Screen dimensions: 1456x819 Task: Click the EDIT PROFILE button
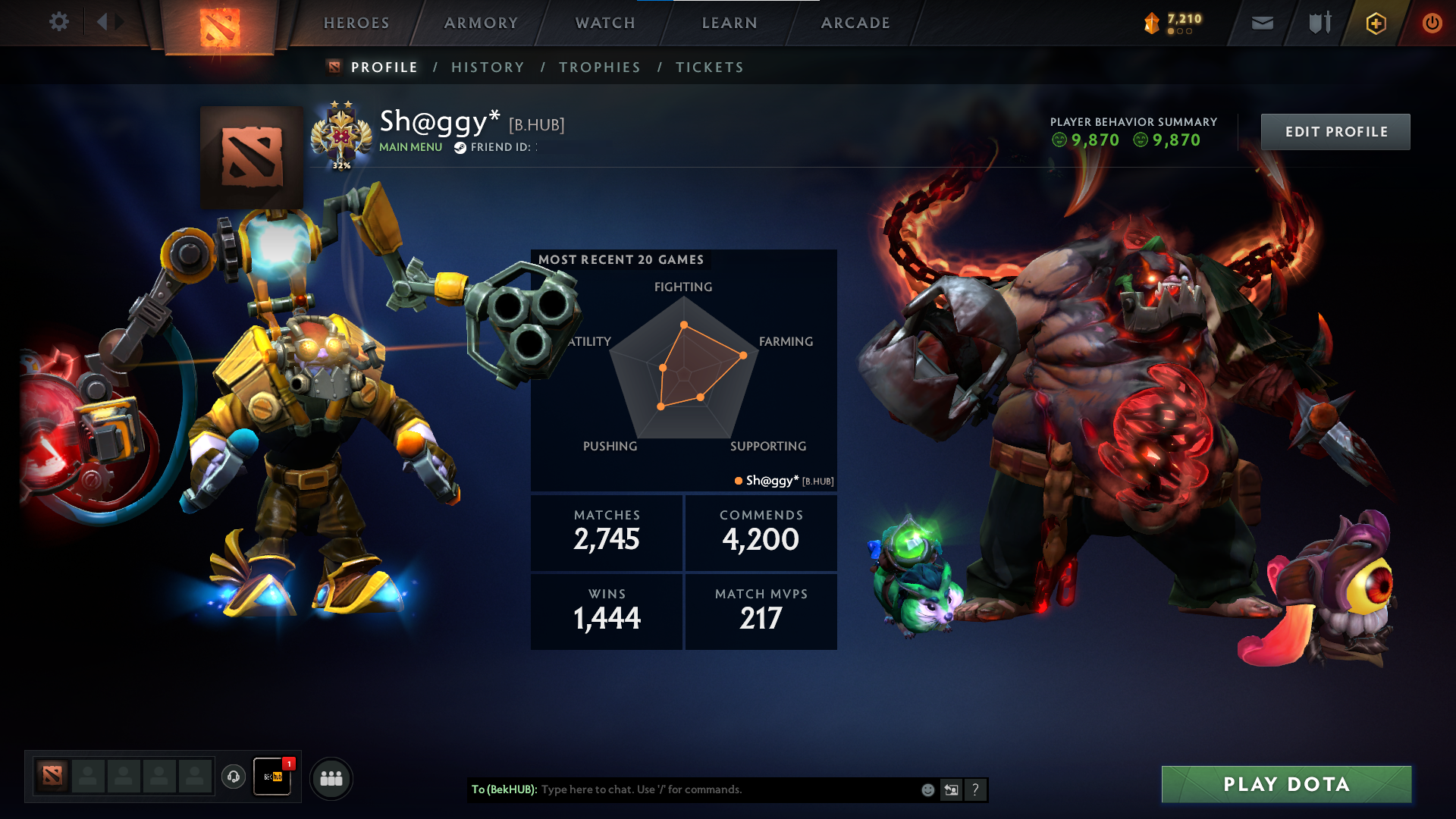tap(1335, 131)
